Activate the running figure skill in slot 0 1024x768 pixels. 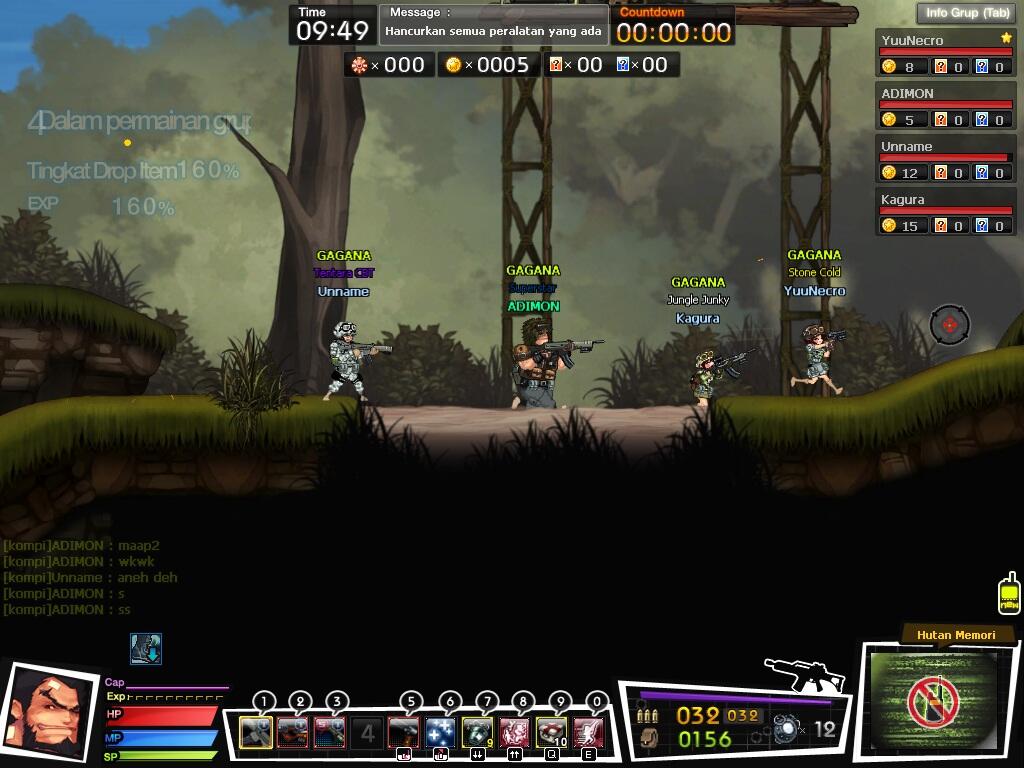[x=589, y=732]
